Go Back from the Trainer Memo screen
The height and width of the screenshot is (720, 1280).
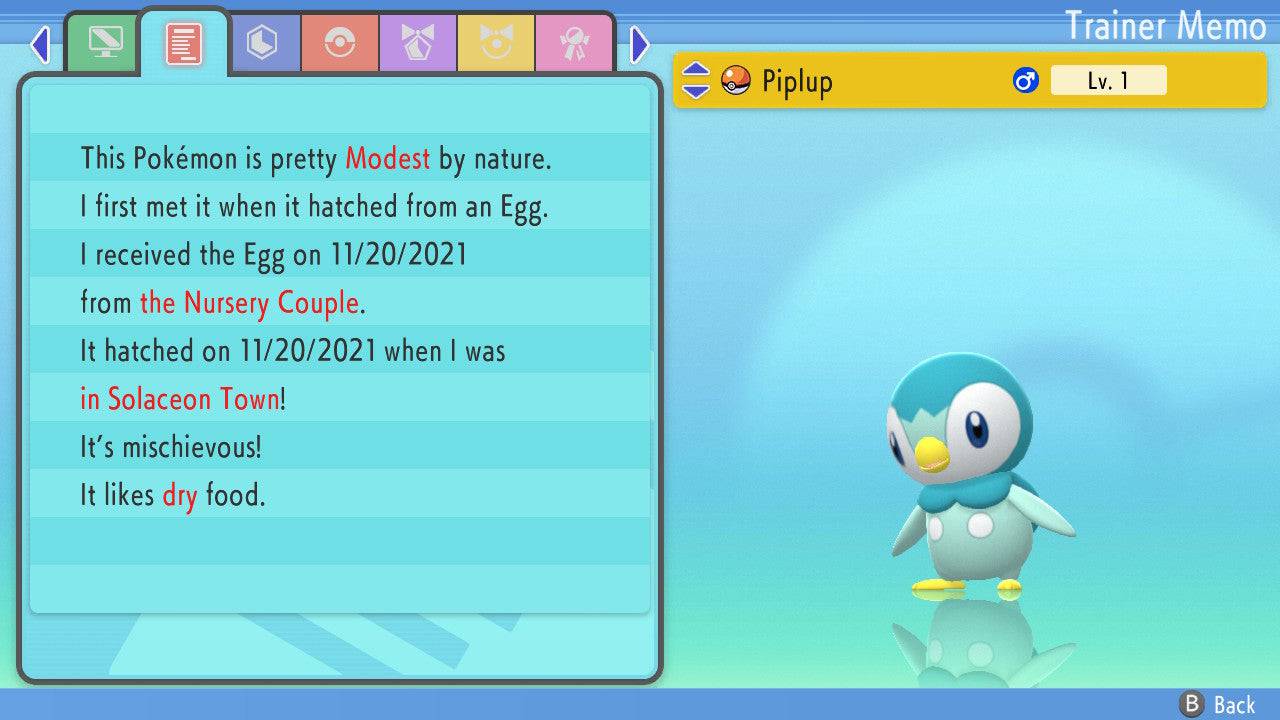(x=1218, y=704)
